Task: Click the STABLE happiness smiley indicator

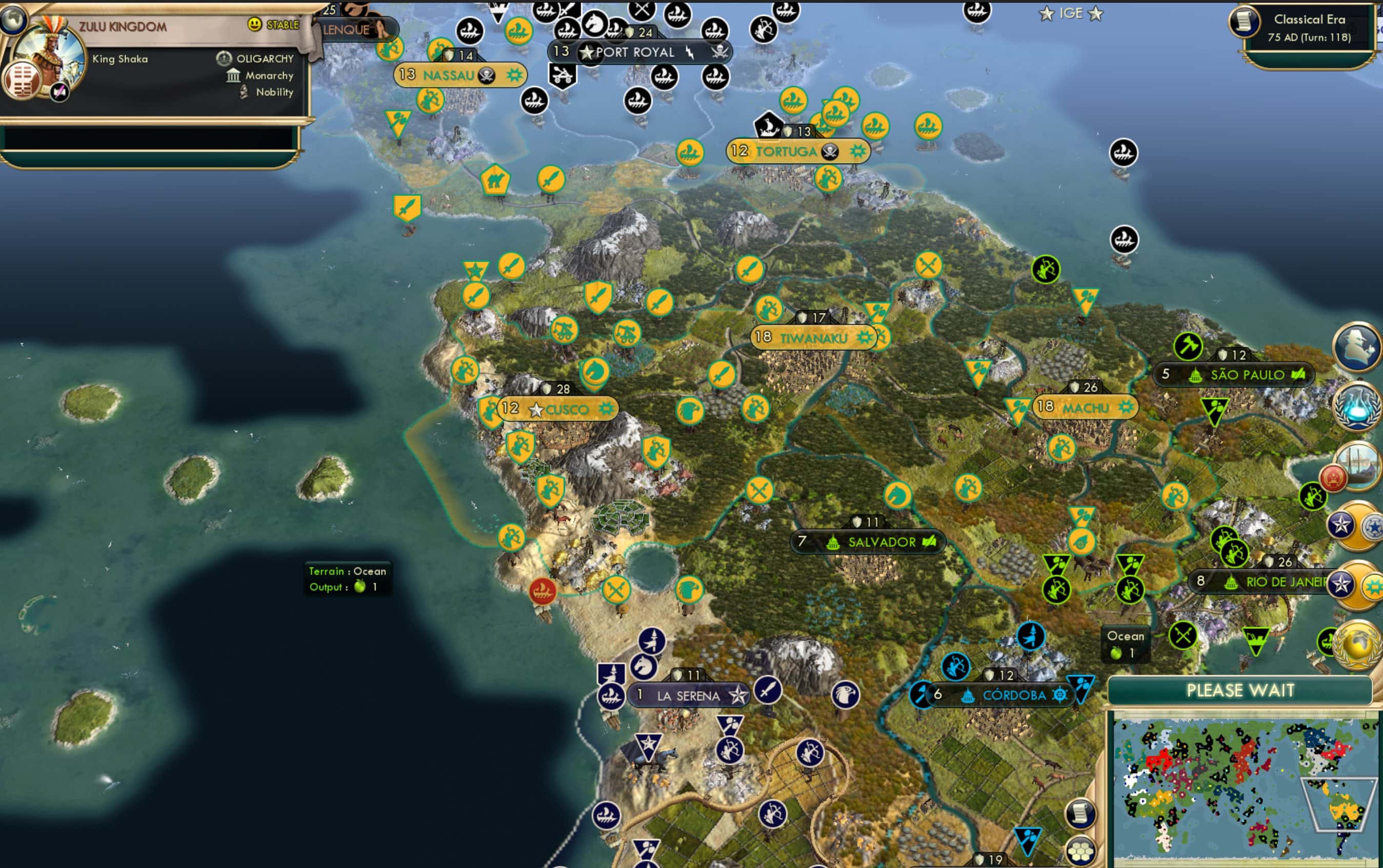Action: [x=255, y=24]
